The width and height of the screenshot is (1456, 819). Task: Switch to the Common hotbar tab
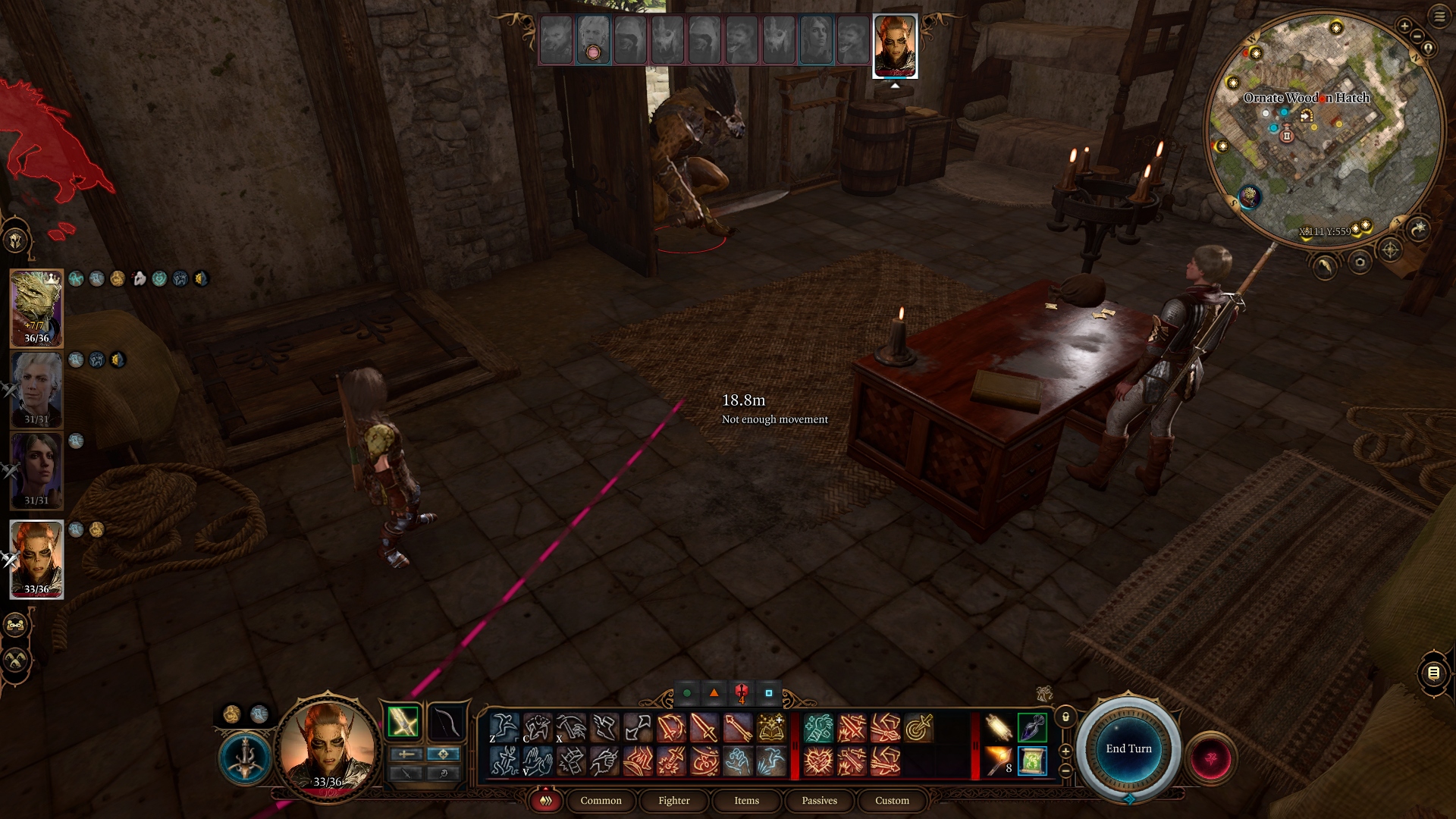601,801
